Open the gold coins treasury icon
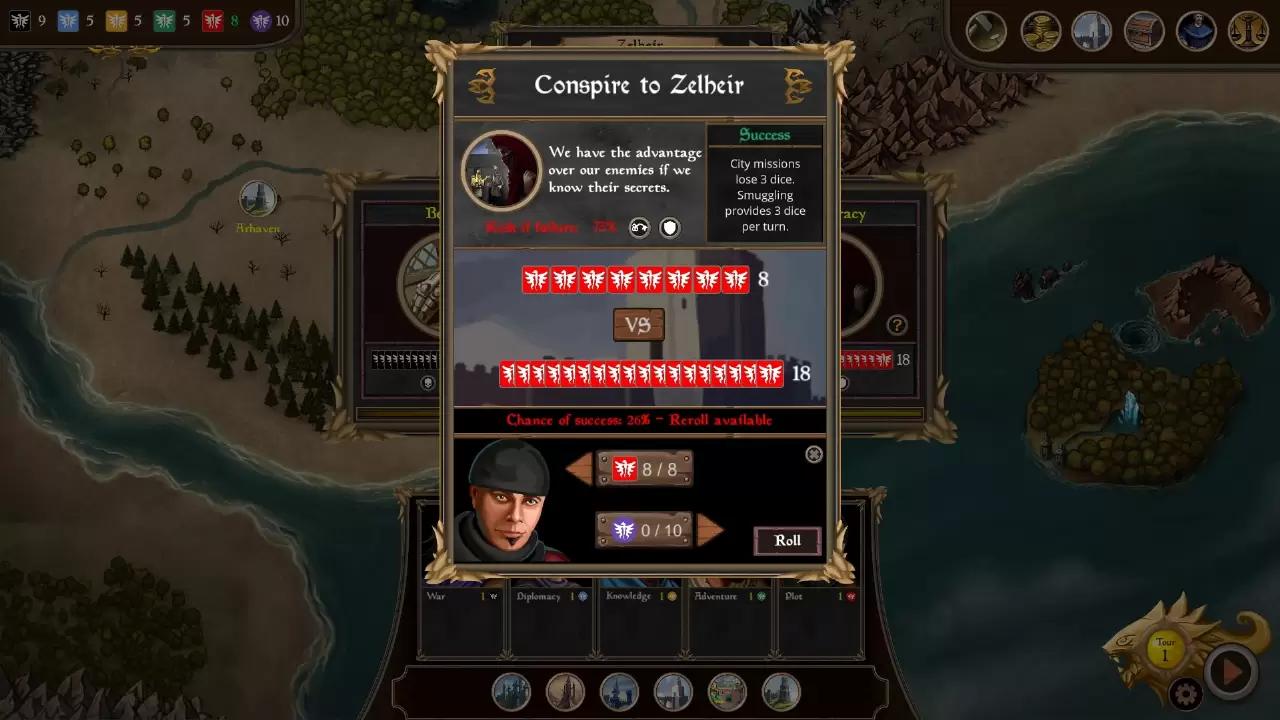This screenshot has width=1280, height=720. point(1040,31)
